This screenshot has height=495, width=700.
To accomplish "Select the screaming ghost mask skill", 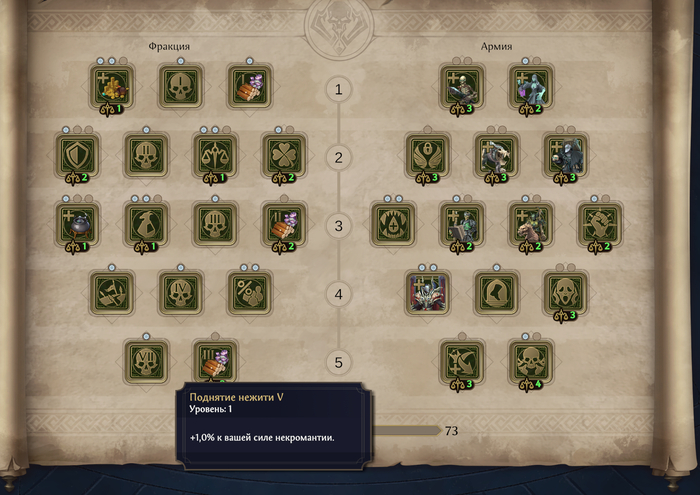I will click(565, 292).
